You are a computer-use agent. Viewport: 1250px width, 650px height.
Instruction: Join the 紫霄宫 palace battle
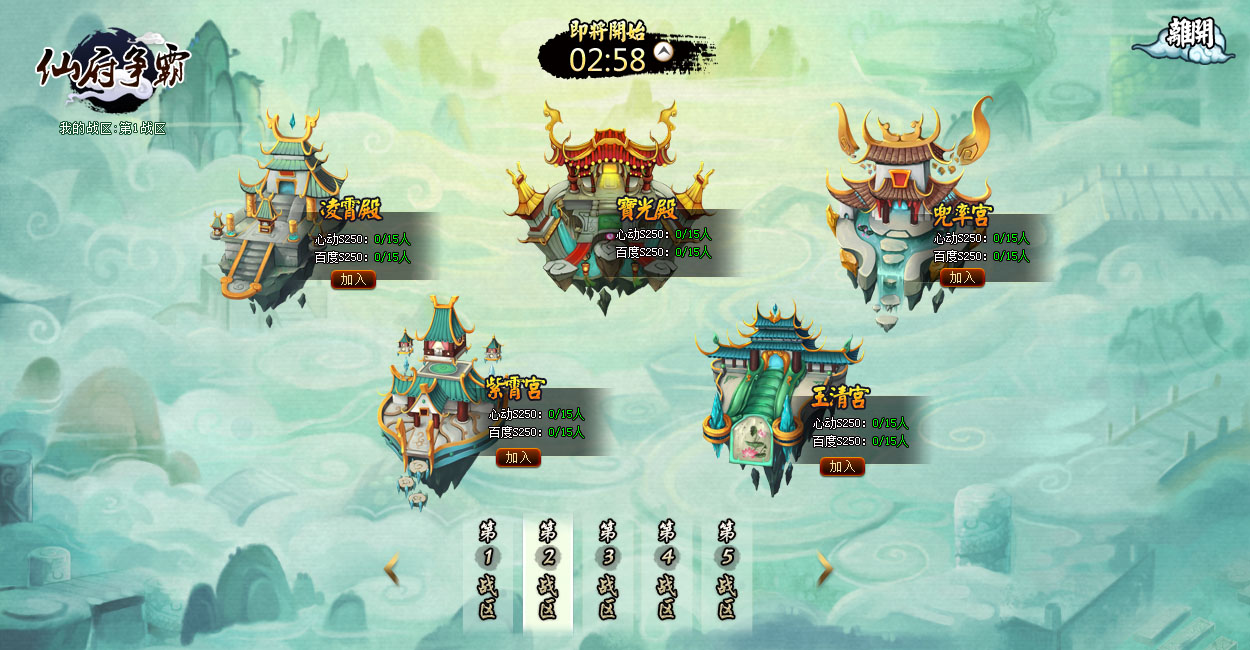pyautogui.click(x=518, y=458)
